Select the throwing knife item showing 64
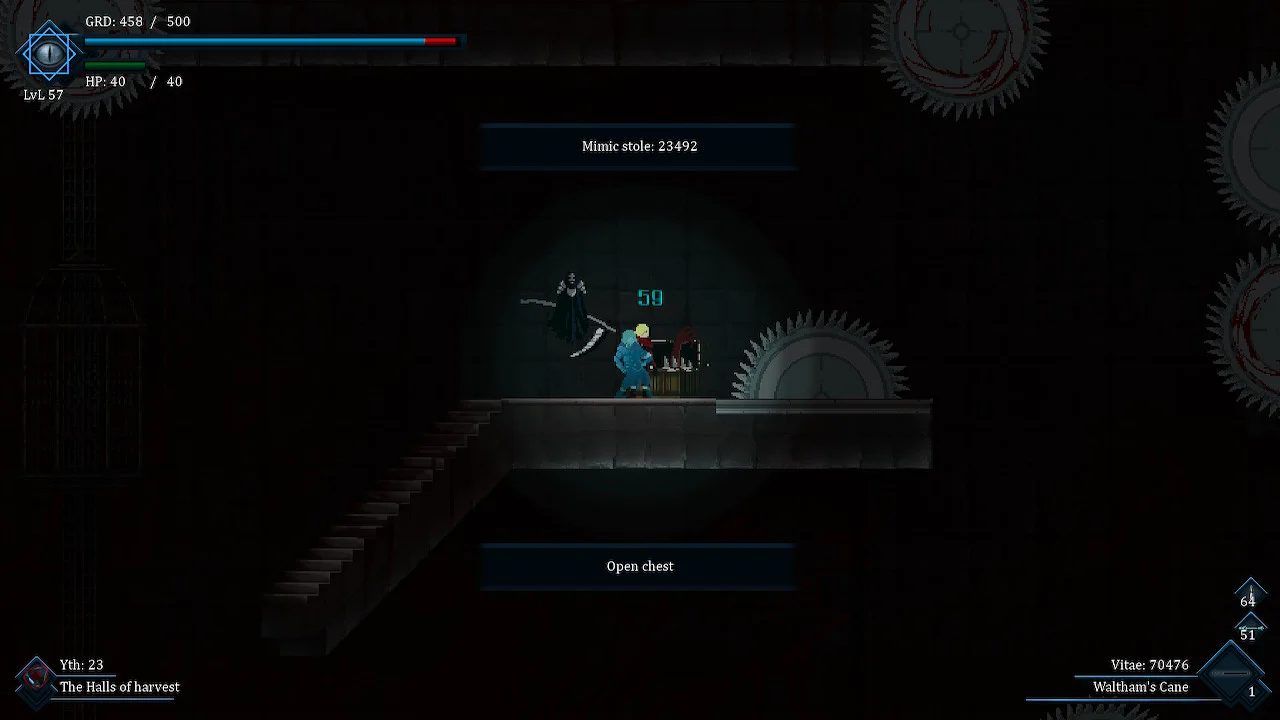Screen dimensions: 1280x720 tap(1250, 594)
